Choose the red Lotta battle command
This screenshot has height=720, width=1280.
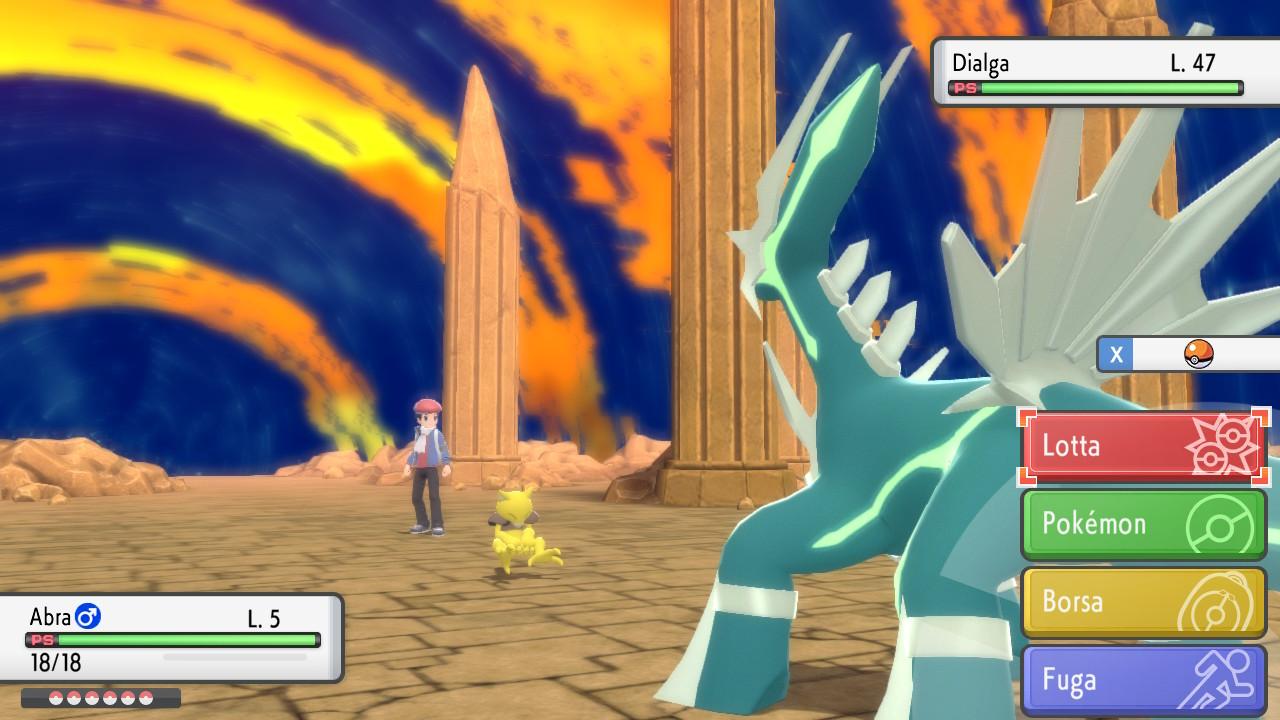(x=1144, y=446)
